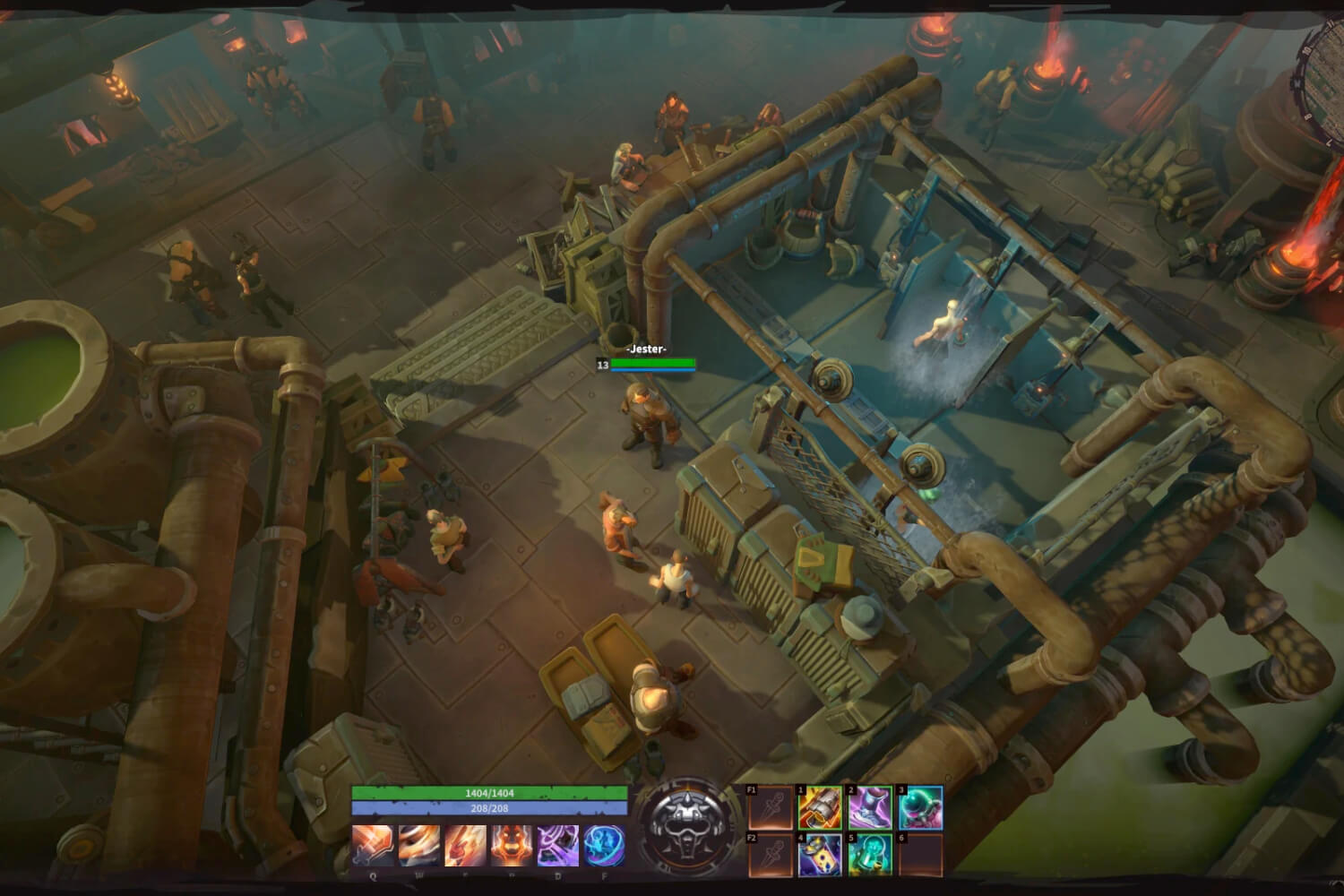Activate the boots item in slot 2
This screenshot has width=1344, height=896.
869,807
